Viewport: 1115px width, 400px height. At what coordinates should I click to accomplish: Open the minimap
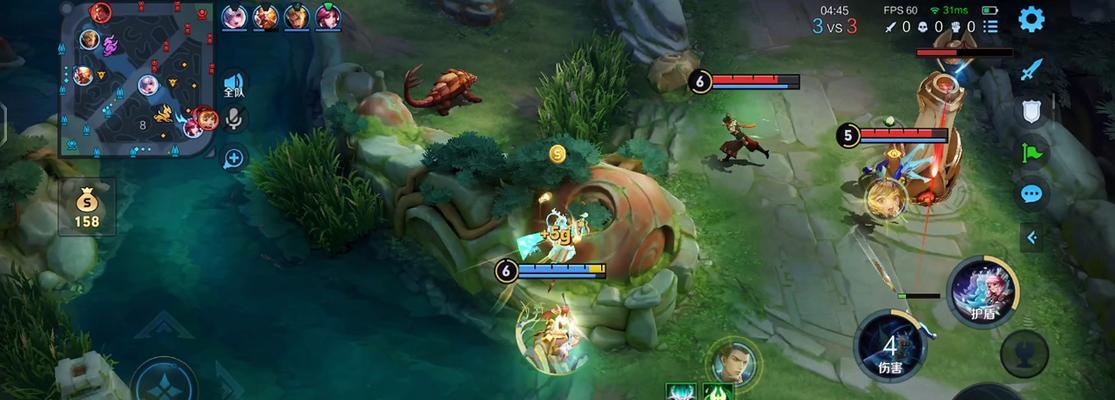(x=138, y=78)
